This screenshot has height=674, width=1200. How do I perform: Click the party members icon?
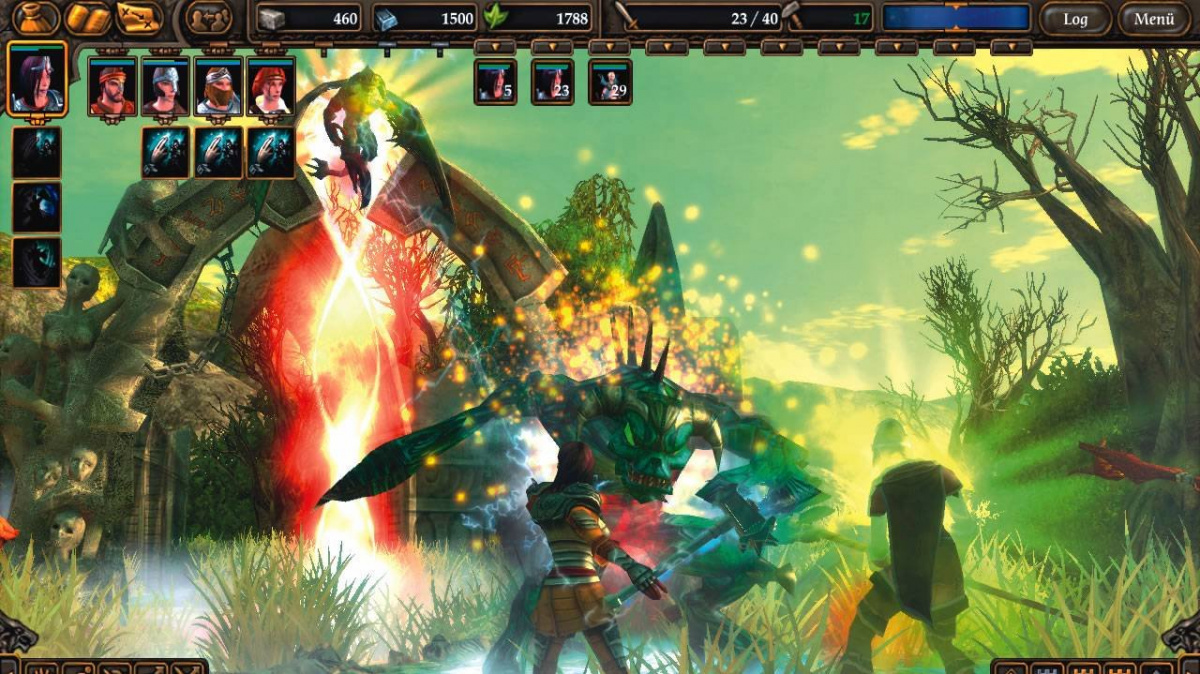tap(209, 18)
